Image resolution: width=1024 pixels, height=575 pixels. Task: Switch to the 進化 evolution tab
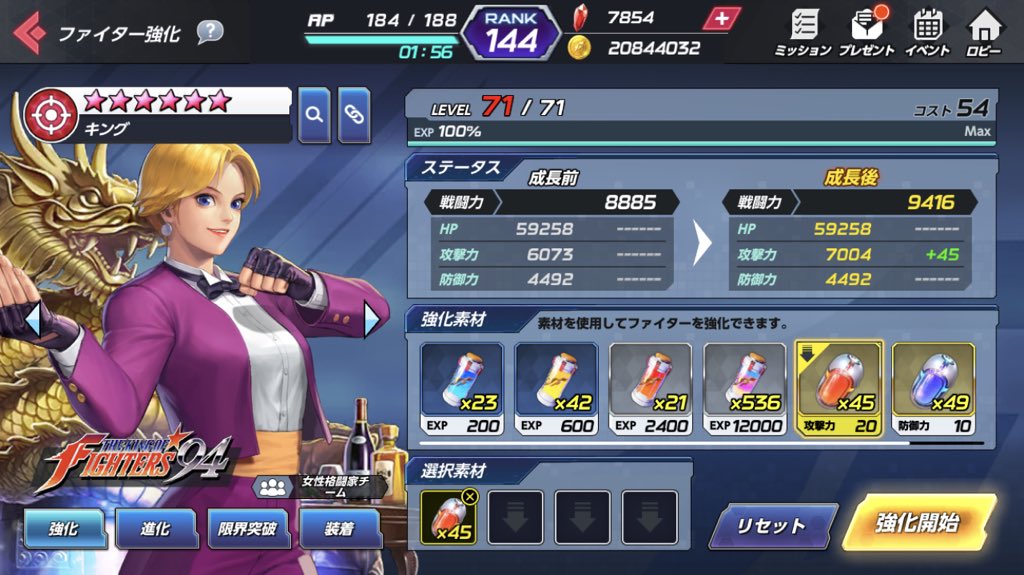(155, 527)
